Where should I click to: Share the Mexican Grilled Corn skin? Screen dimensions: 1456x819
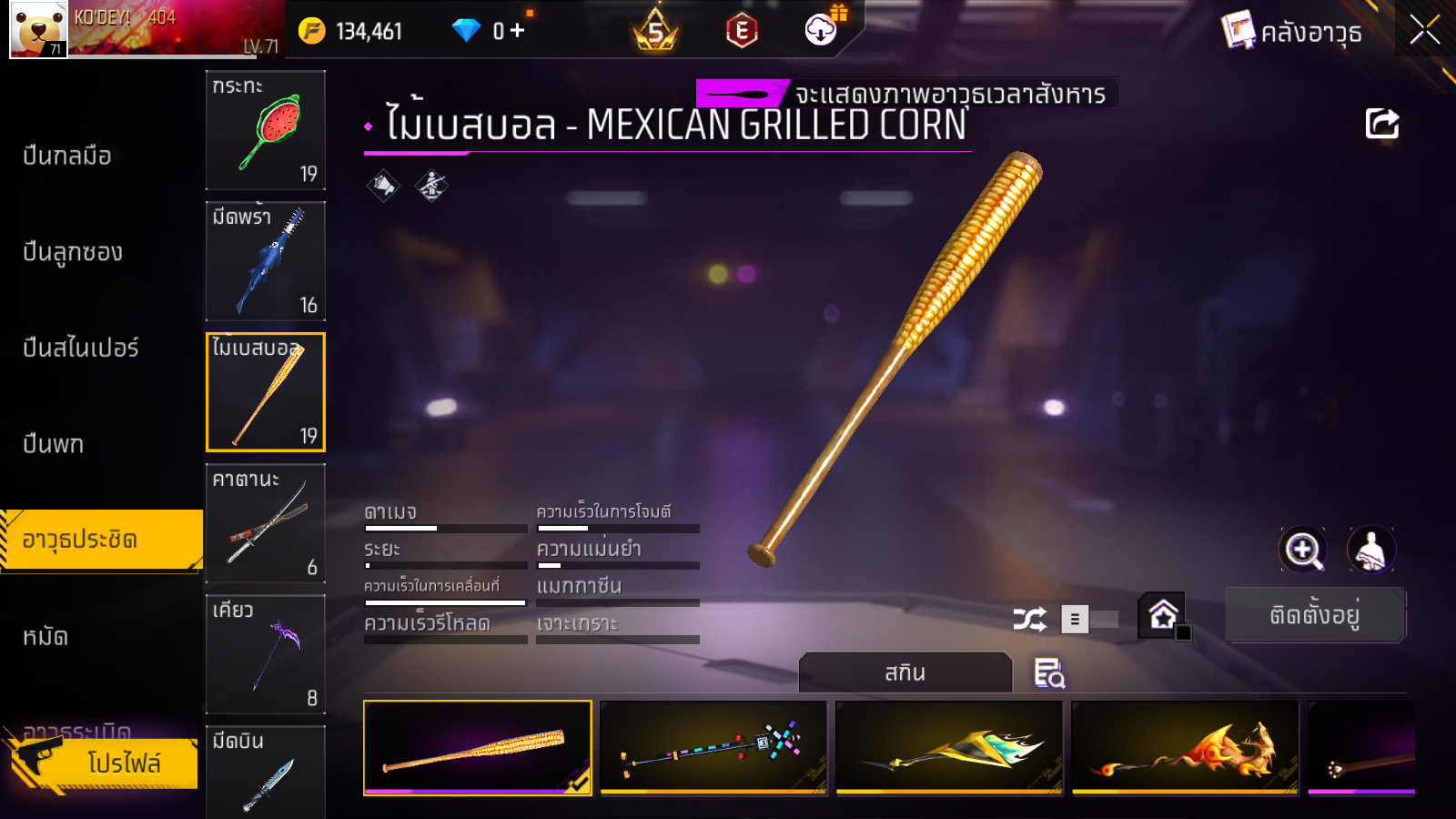point(1381,124)
